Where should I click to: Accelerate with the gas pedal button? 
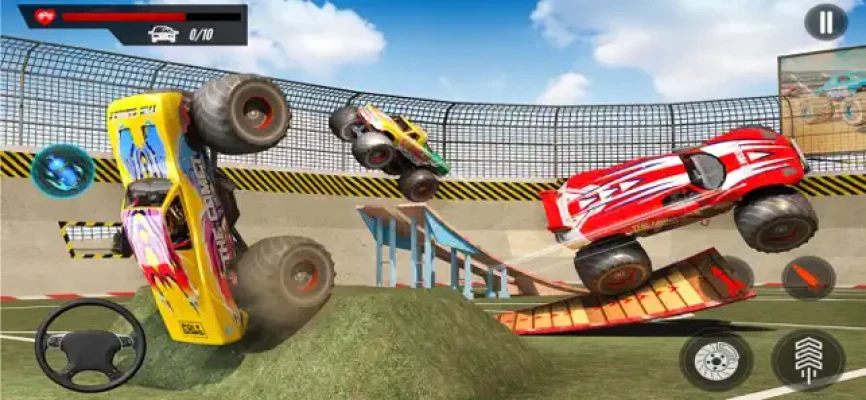[807, 360]
